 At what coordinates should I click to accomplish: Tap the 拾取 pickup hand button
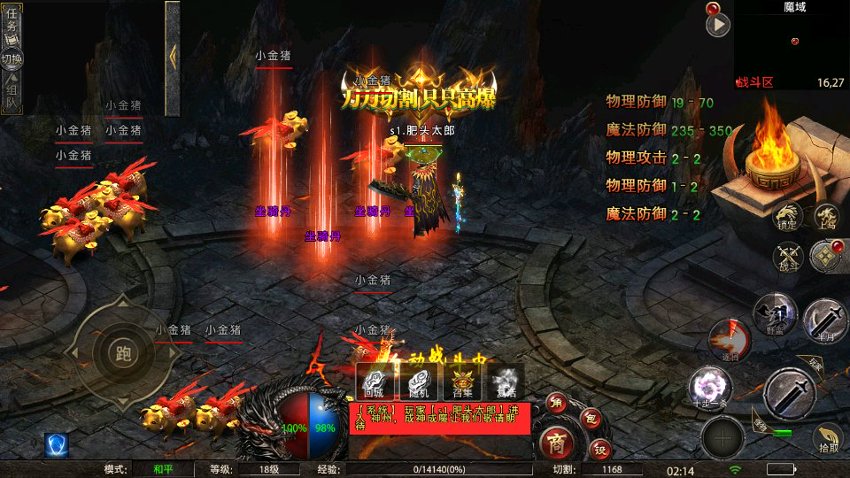click(826, 438)
